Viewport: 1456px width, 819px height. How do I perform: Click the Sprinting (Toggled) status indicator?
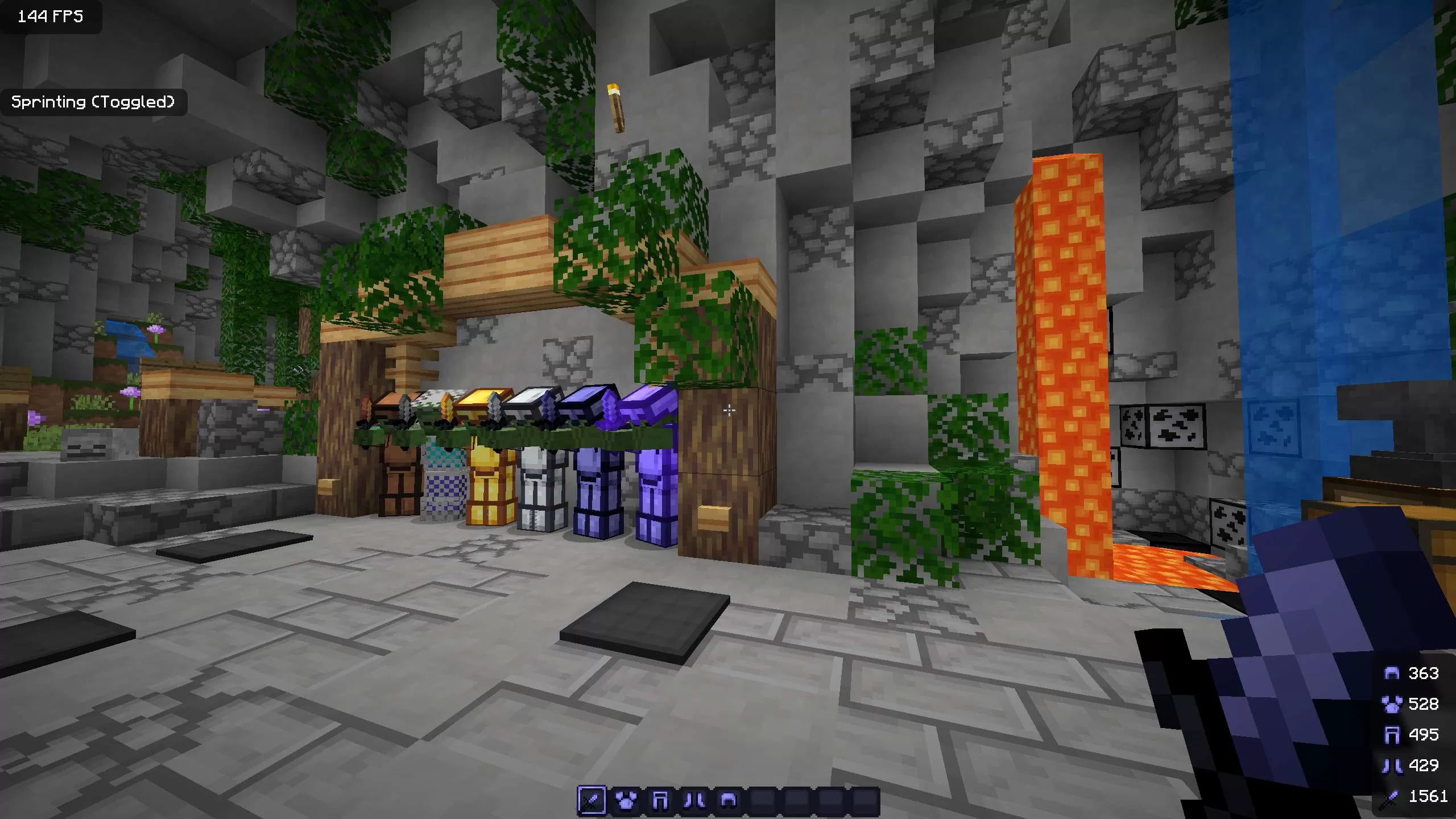point(94,103)
